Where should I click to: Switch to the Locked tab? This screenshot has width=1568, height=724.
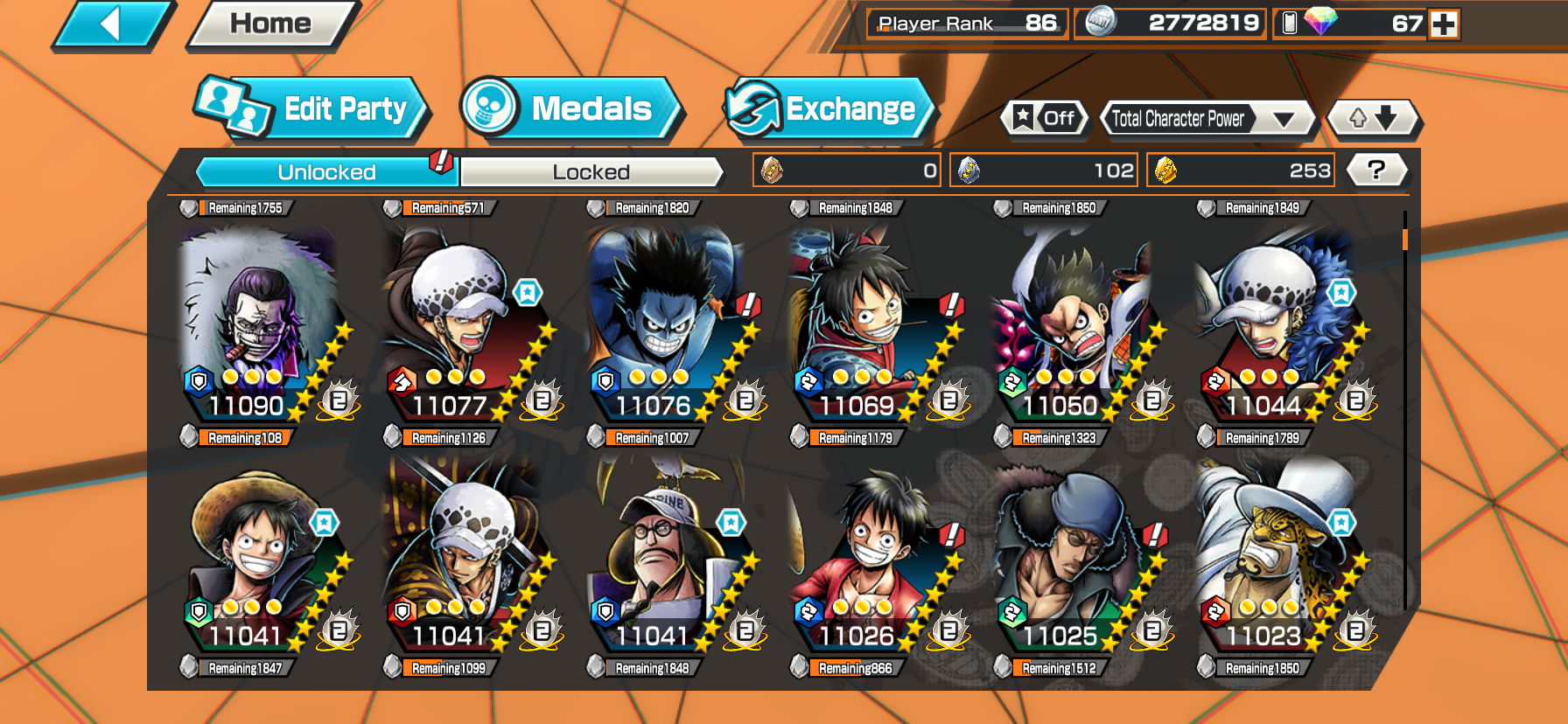tap(591, 172)
